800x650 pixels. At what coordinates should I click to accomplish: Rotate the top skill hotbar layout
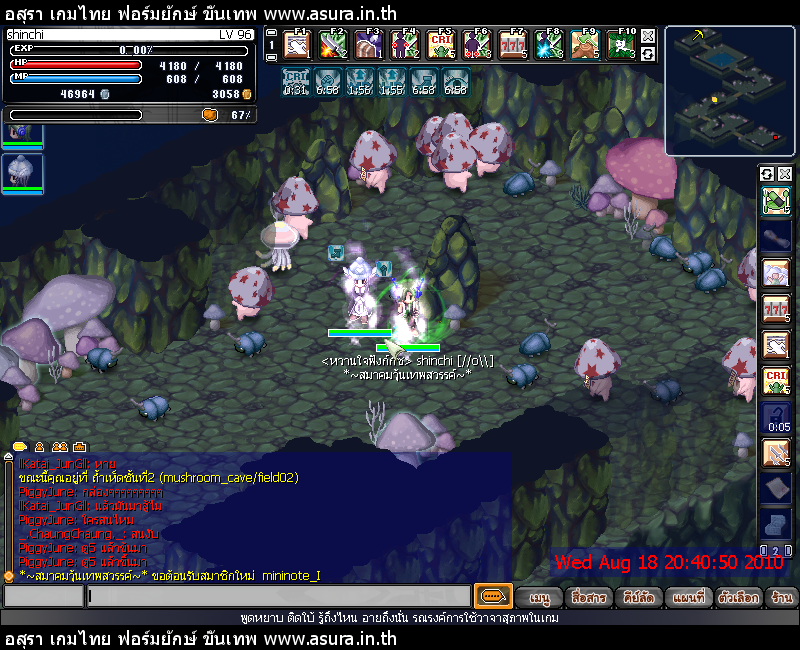pyautogui.click(x=648, y=53)
